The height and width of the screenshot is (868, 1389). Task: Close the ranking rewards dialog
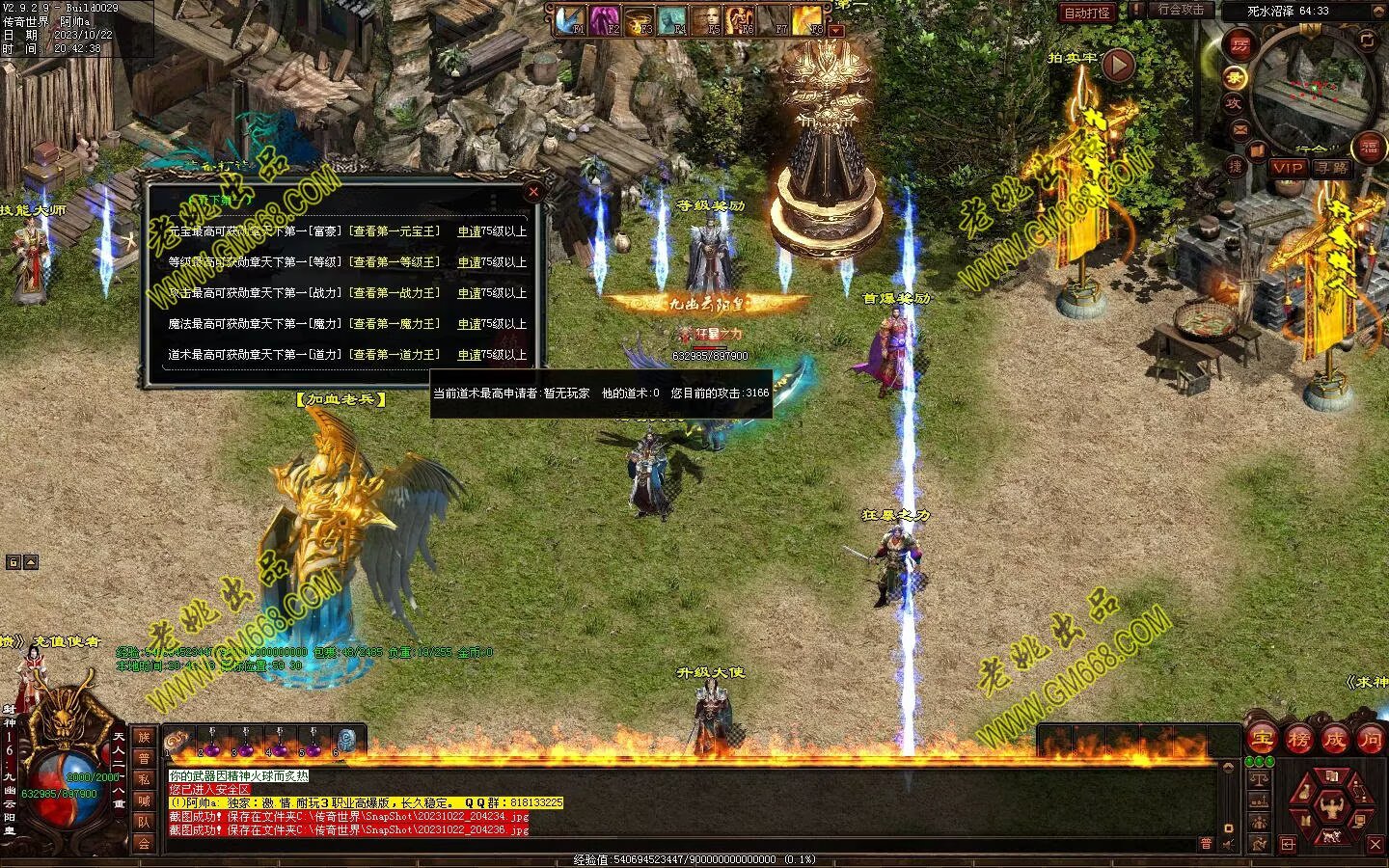(533, 192)
